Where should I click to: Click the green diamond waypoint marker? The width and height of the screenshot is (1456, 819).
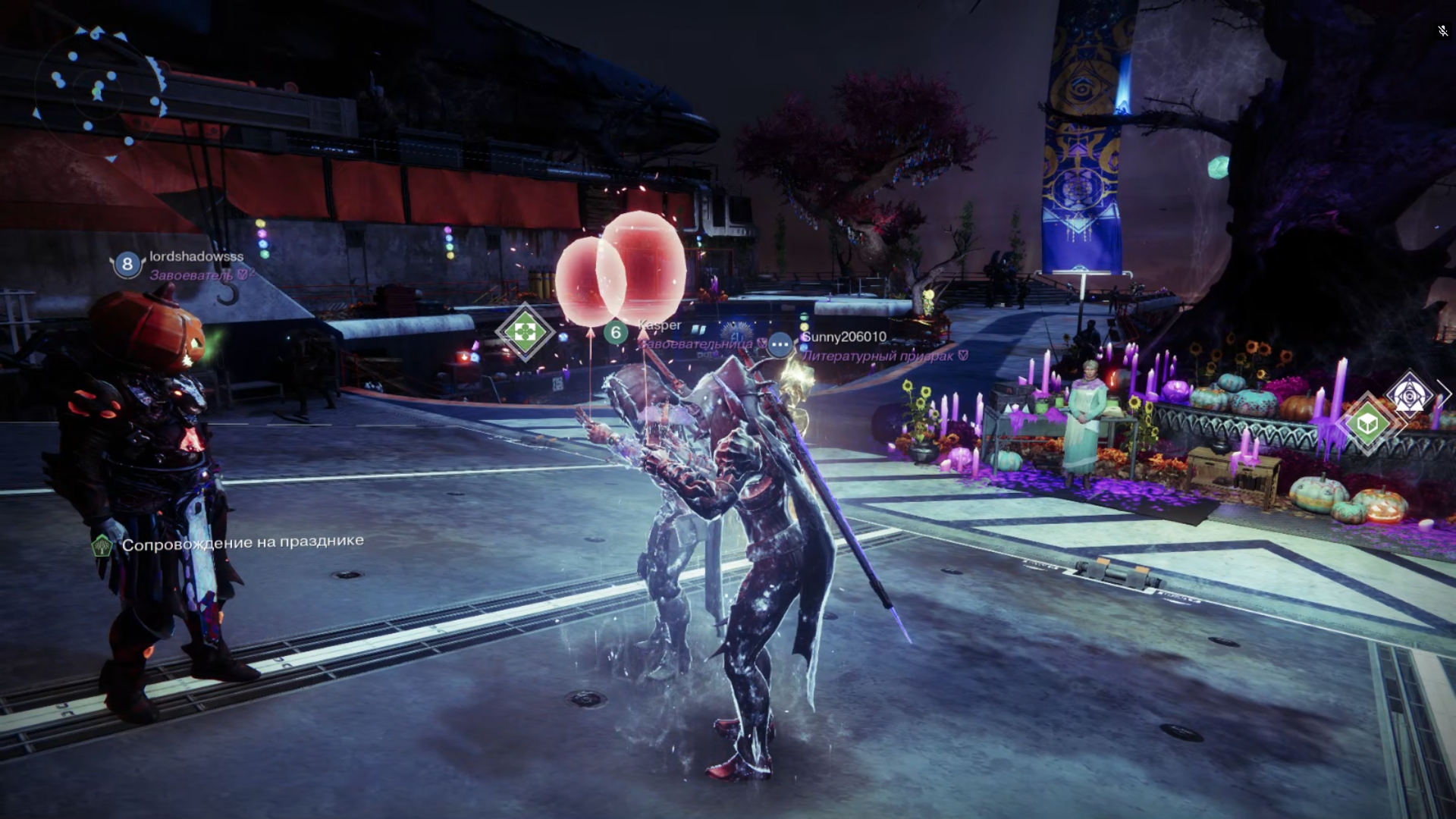(x=525, y=331)
